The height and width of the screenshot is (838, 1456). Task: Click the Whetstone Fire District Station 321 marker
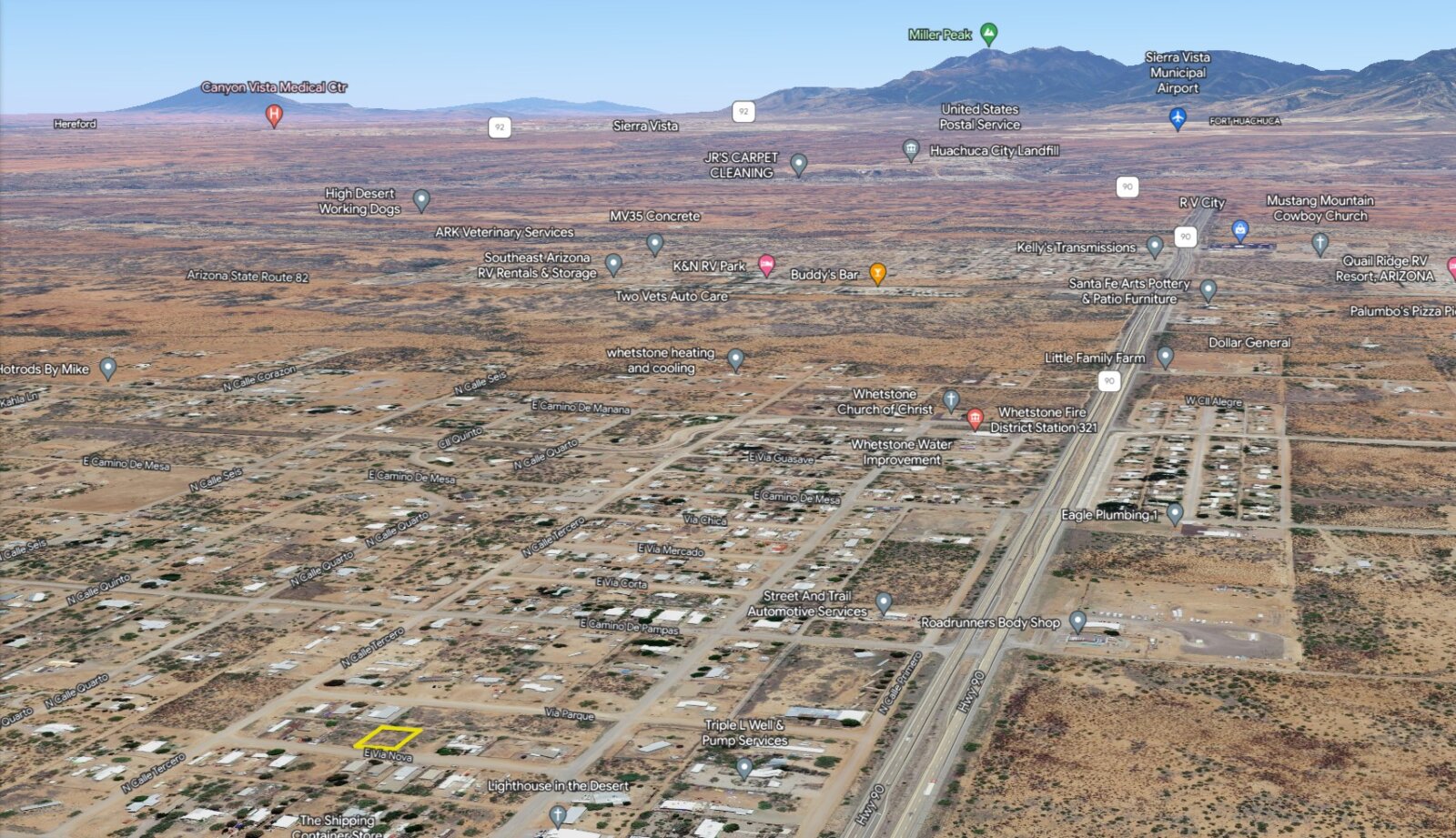975,419
